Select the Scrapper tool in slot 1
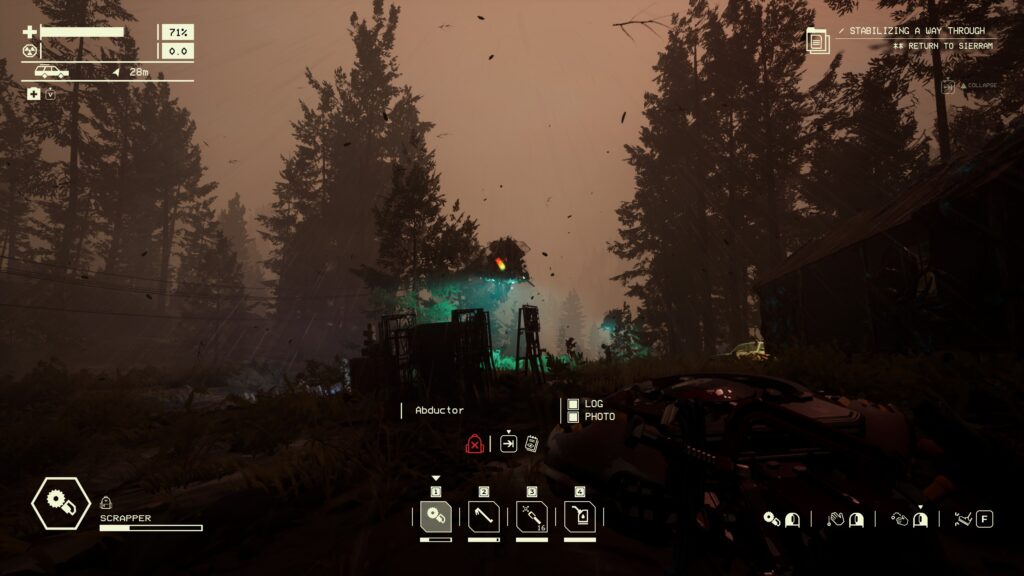Image resolution: width=1024 pixels, height=576 pixels. (435, 516)
